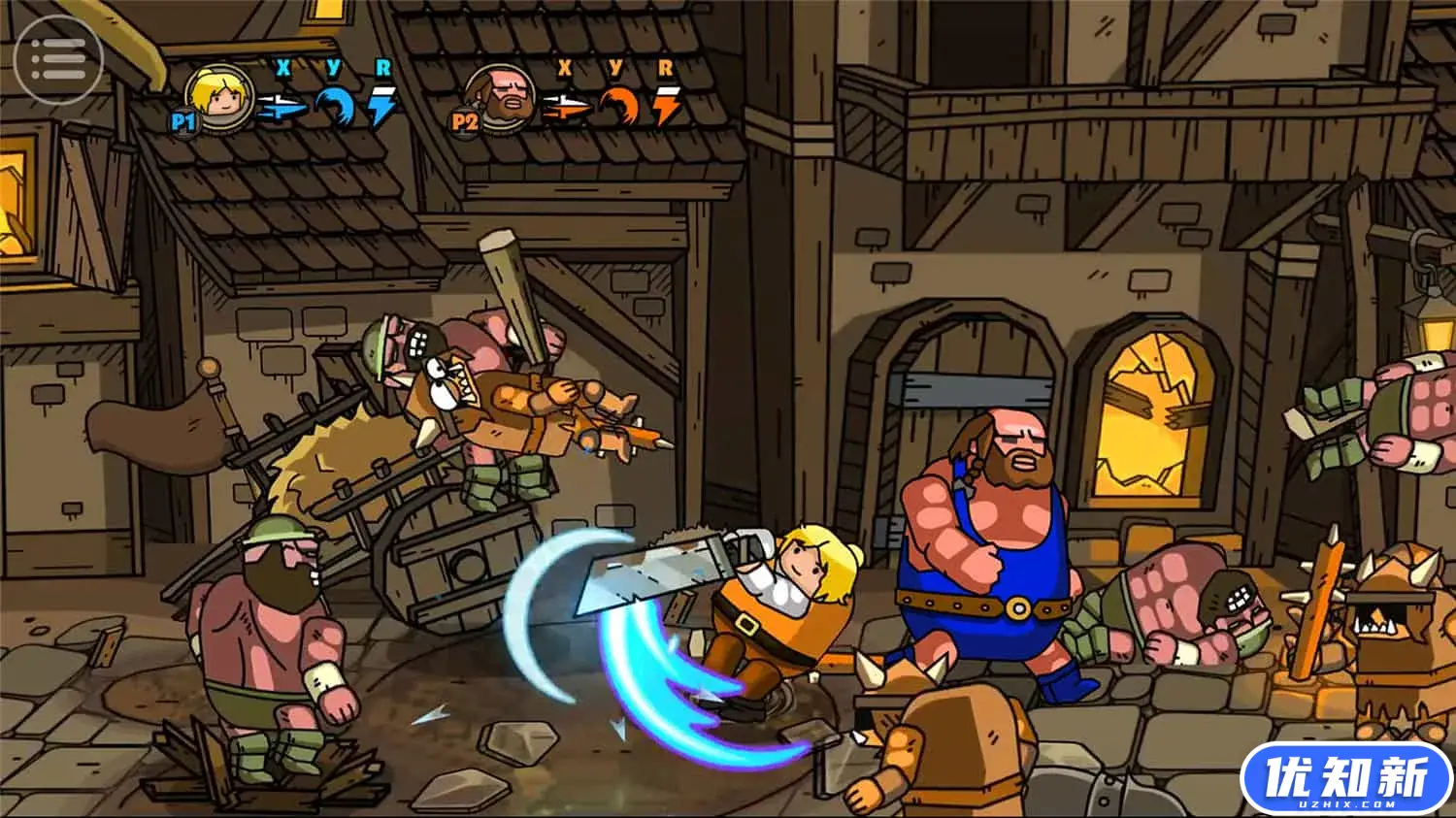Click the bearded hero's circular portrait icon

pos(503,98)
